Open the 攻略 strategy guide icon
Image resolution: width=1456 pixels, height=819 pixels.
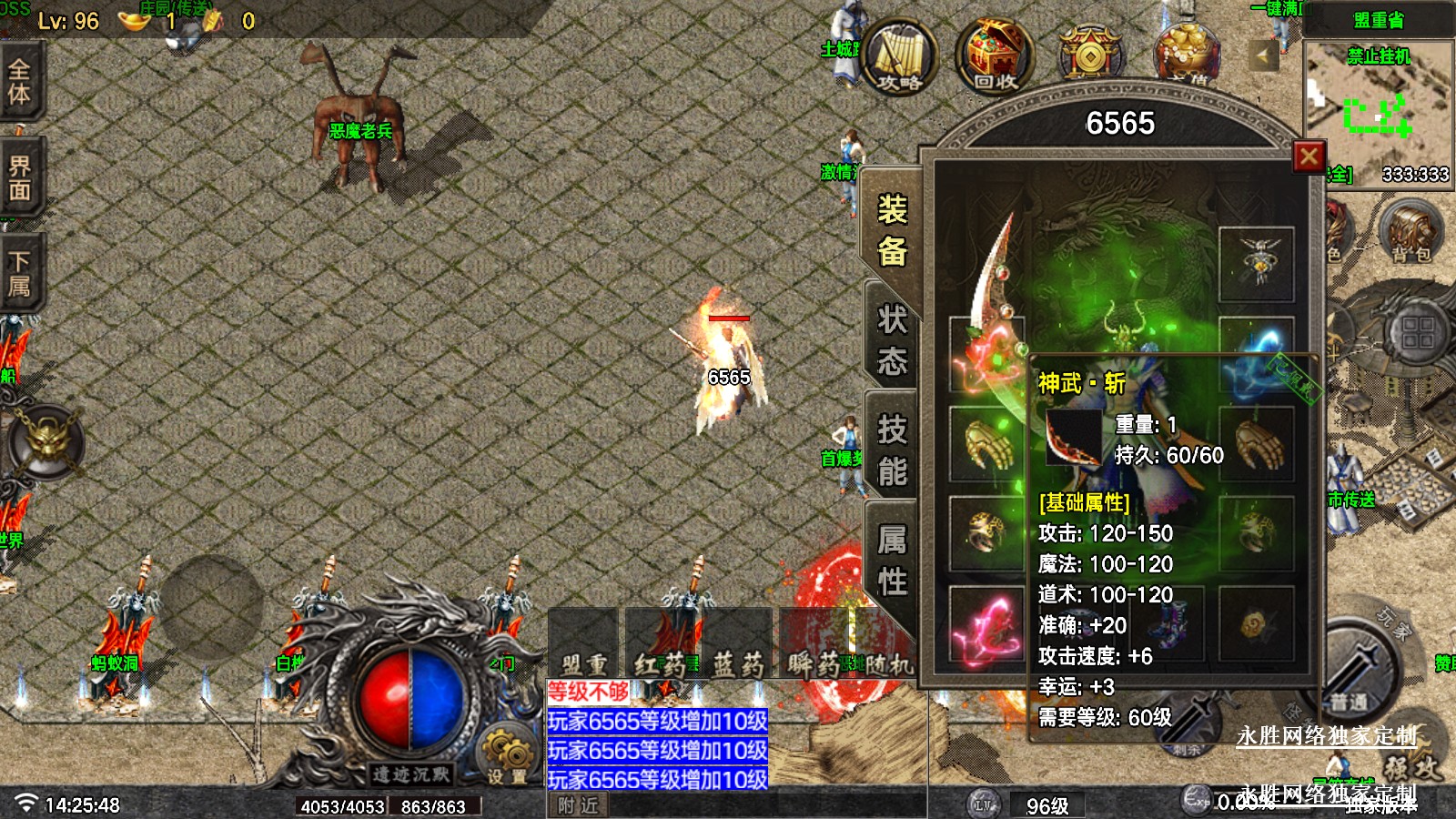(899, 56)
